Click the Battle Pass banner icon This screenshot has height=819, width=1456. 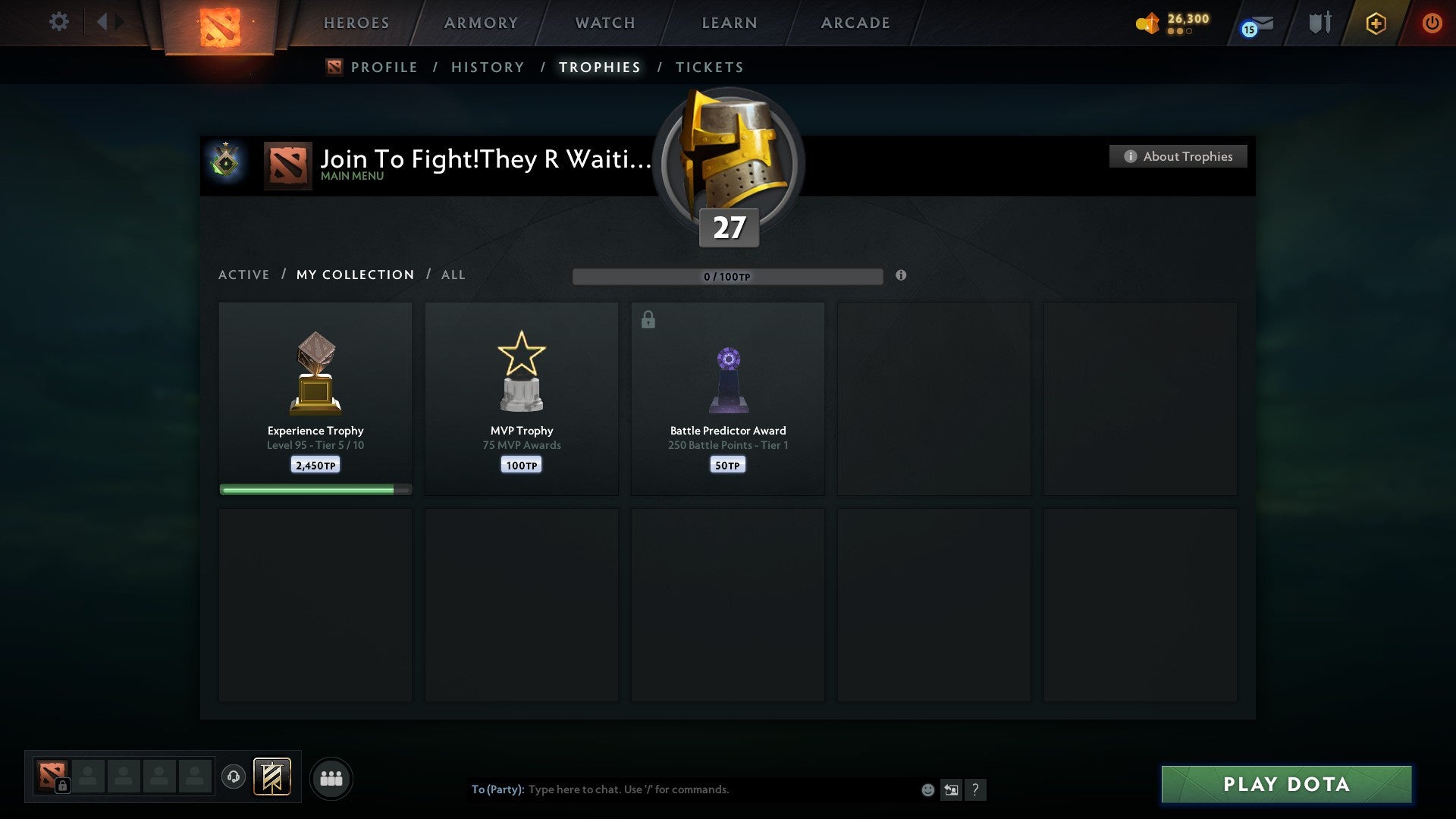[273, 777]
